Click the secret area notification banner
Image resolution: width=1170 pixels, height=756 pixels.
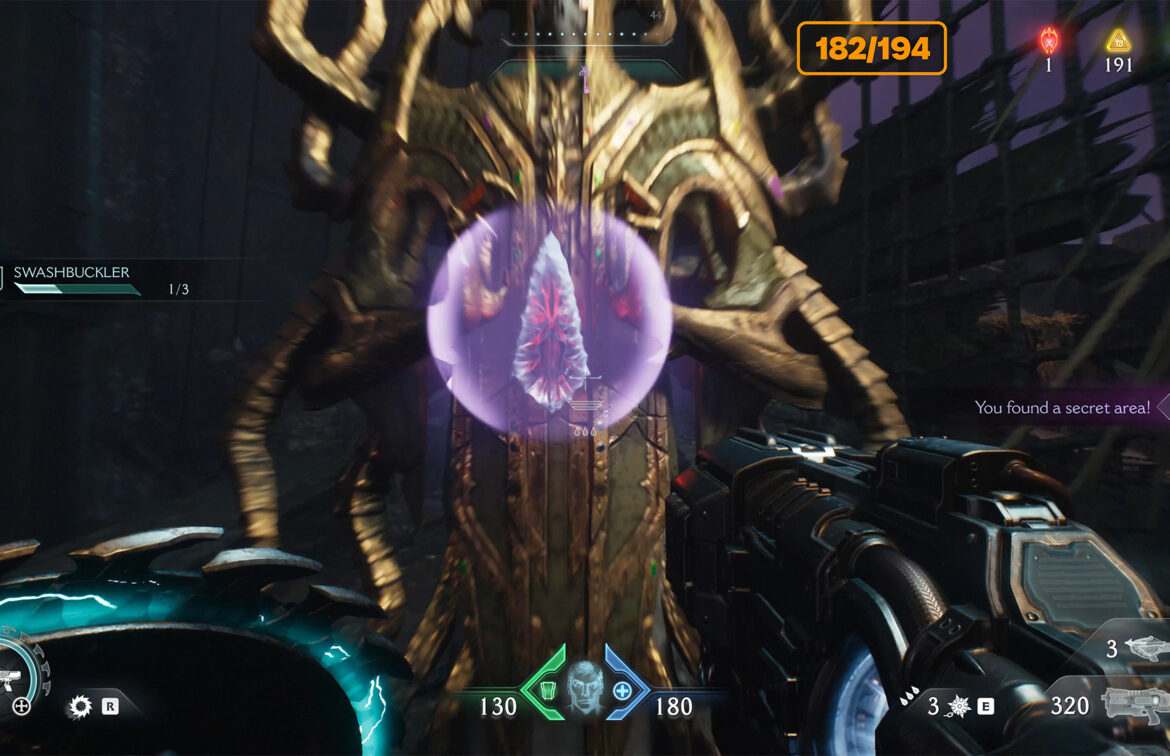tap(1066, 408)
